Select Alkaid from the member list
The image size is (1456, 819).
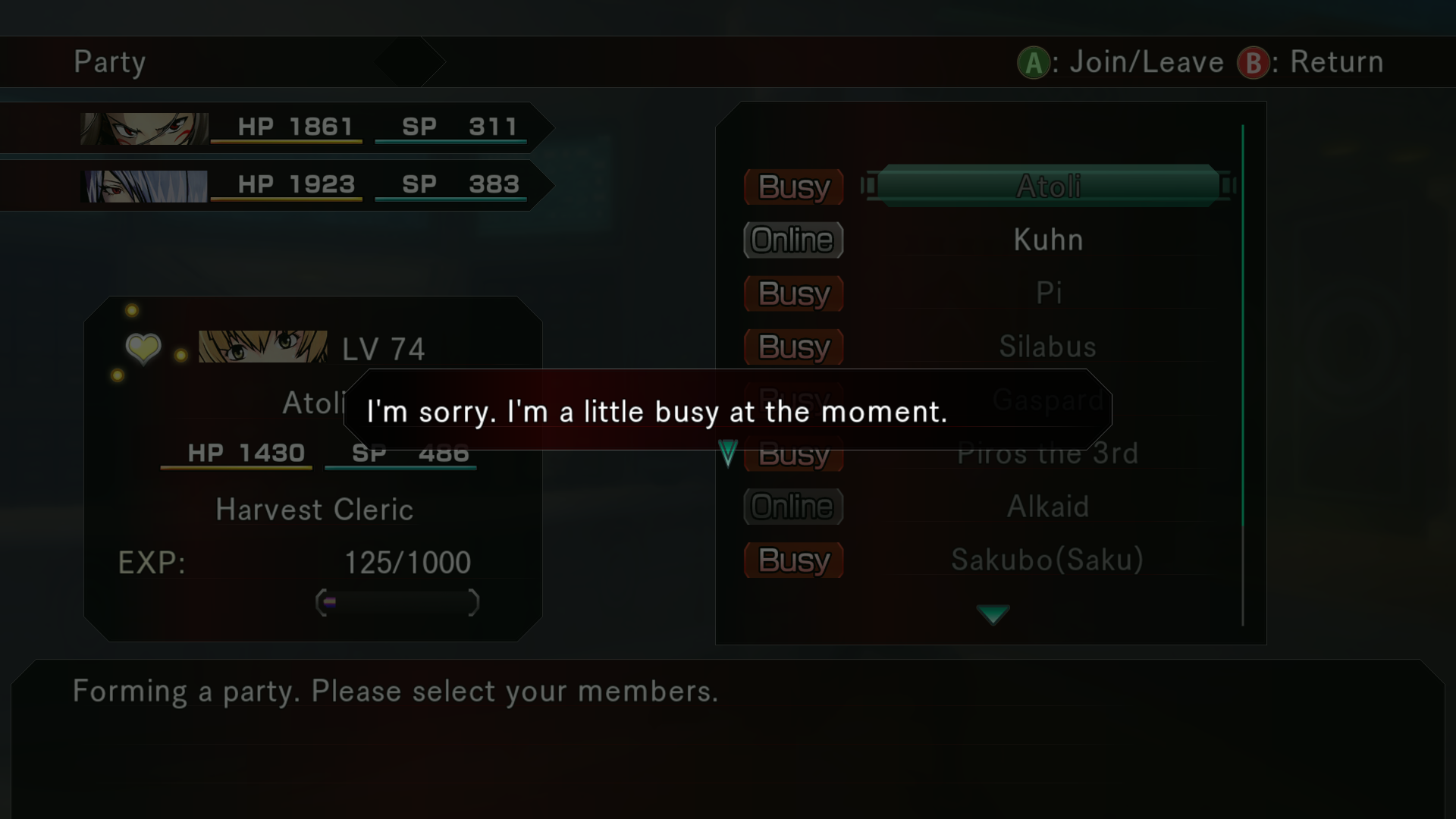tap(1048, 507)
